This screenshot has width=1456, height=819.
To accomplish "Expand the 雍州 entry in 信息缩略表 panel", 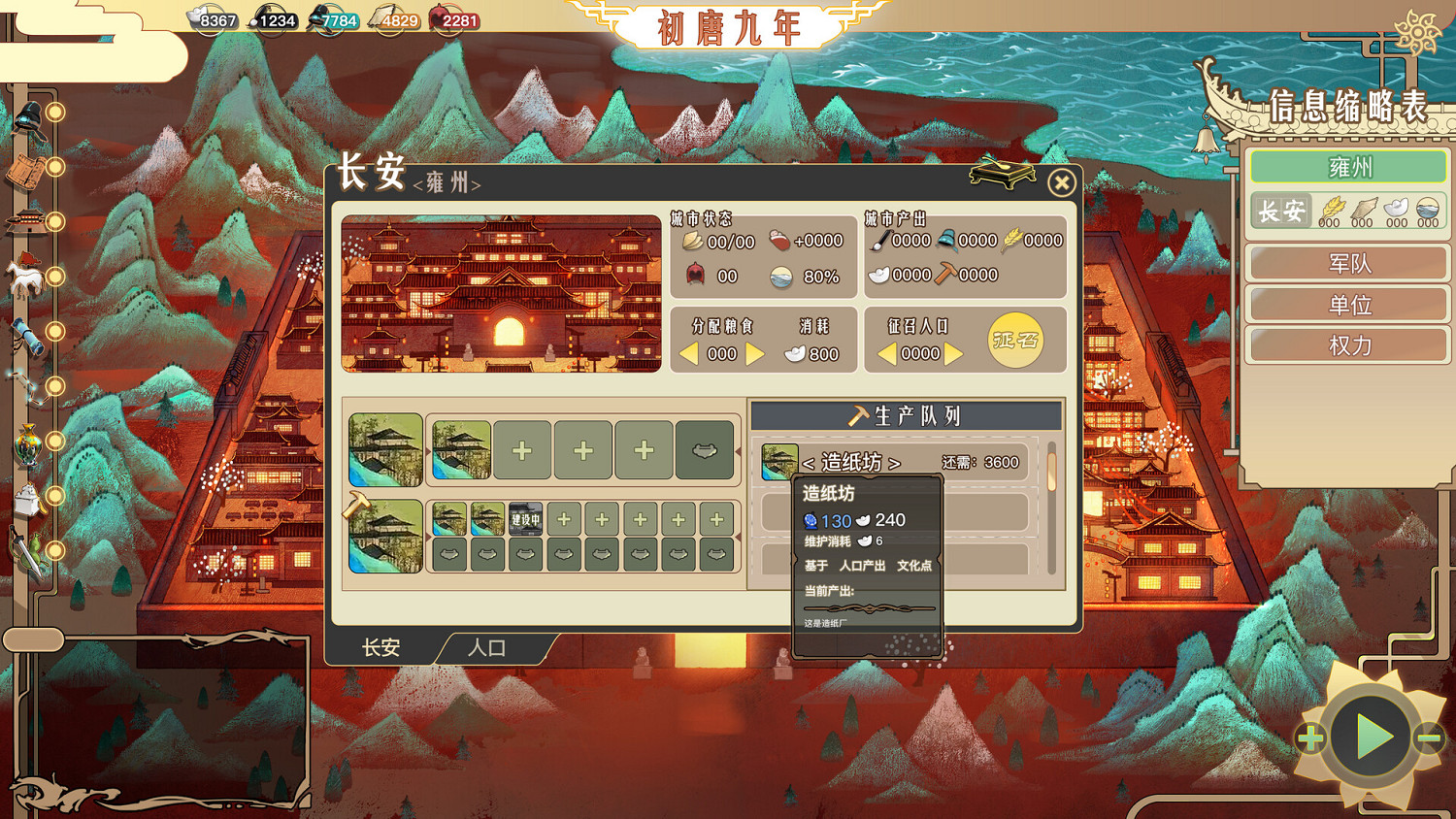I will click(x=1348, y=166).
